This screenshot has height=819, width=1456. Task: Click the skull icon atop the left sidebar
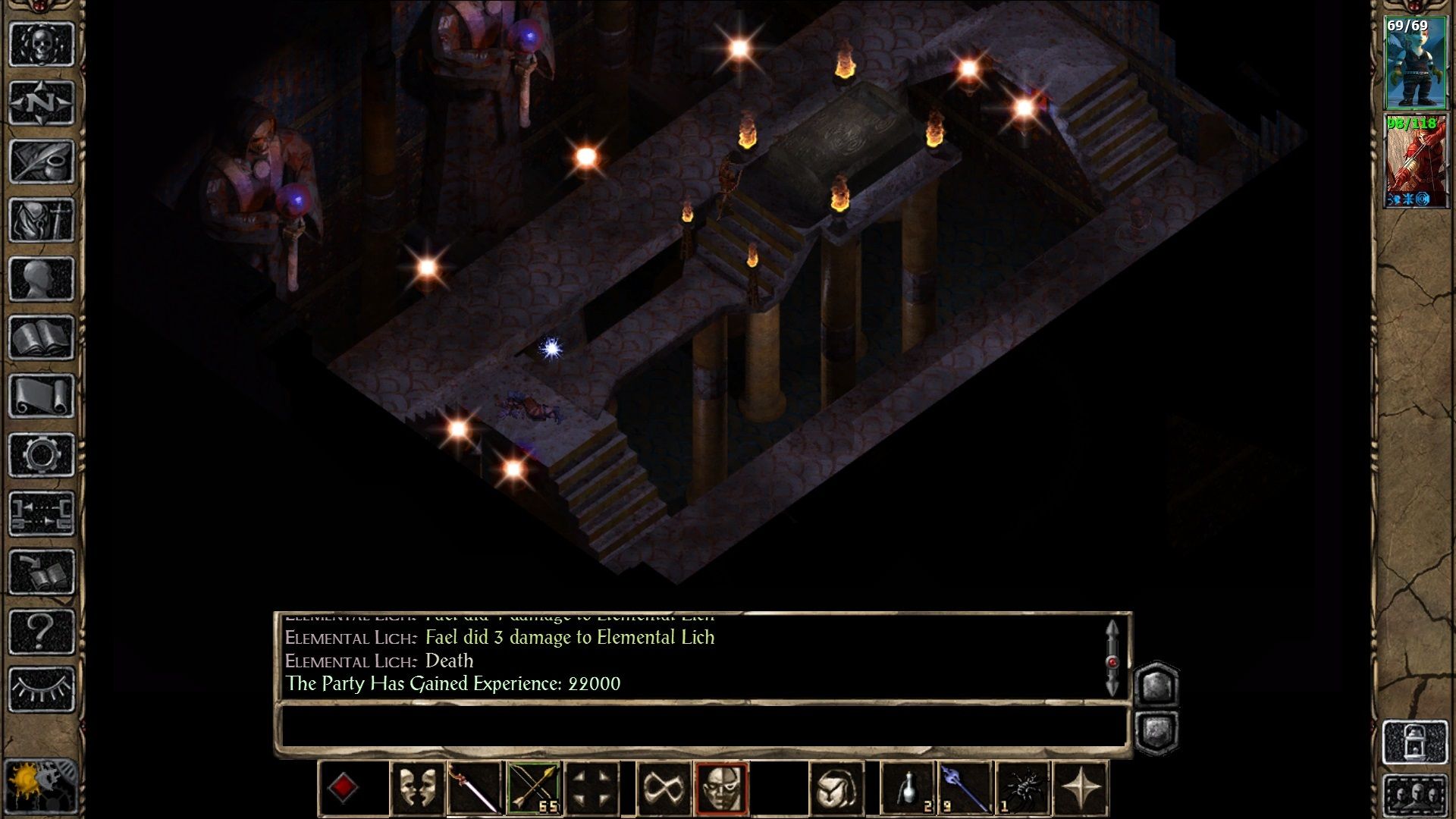coord(42,44)
